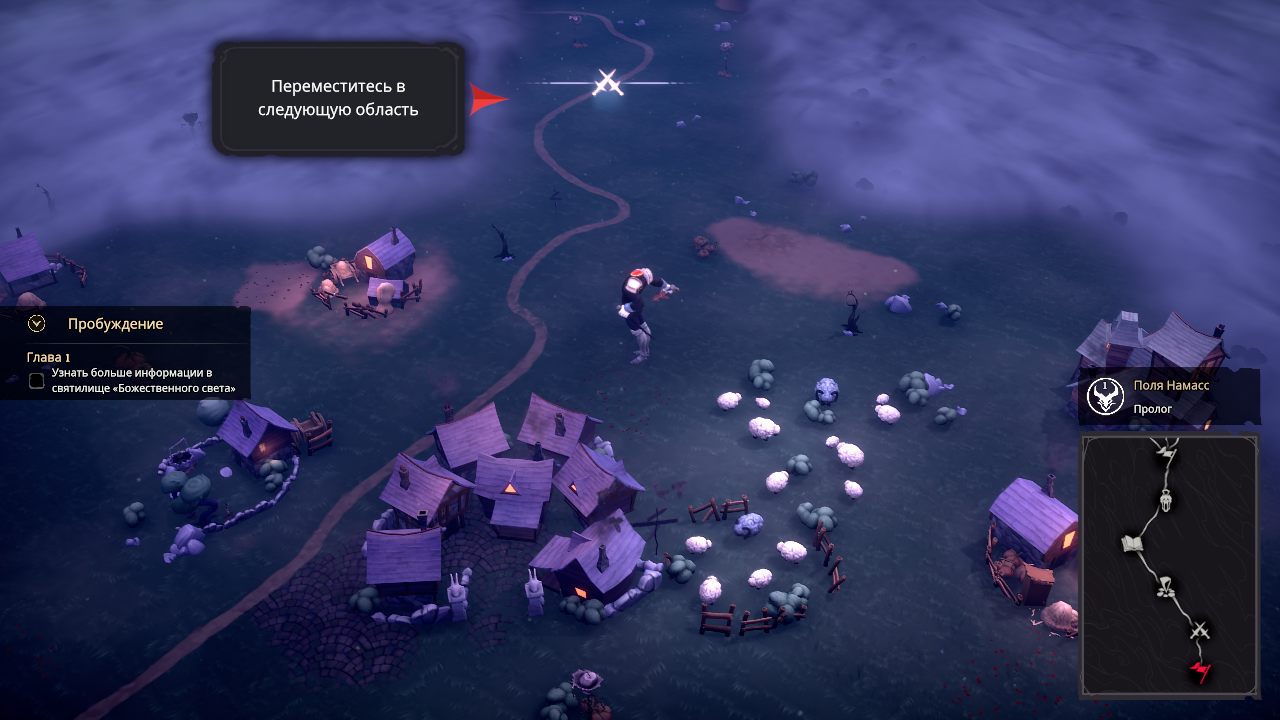Image resolution: width=1280 pixels, height=720 pixels.
Task: Click the Переместитесь в следующую область tooltip
Action: tap(339, 98)
